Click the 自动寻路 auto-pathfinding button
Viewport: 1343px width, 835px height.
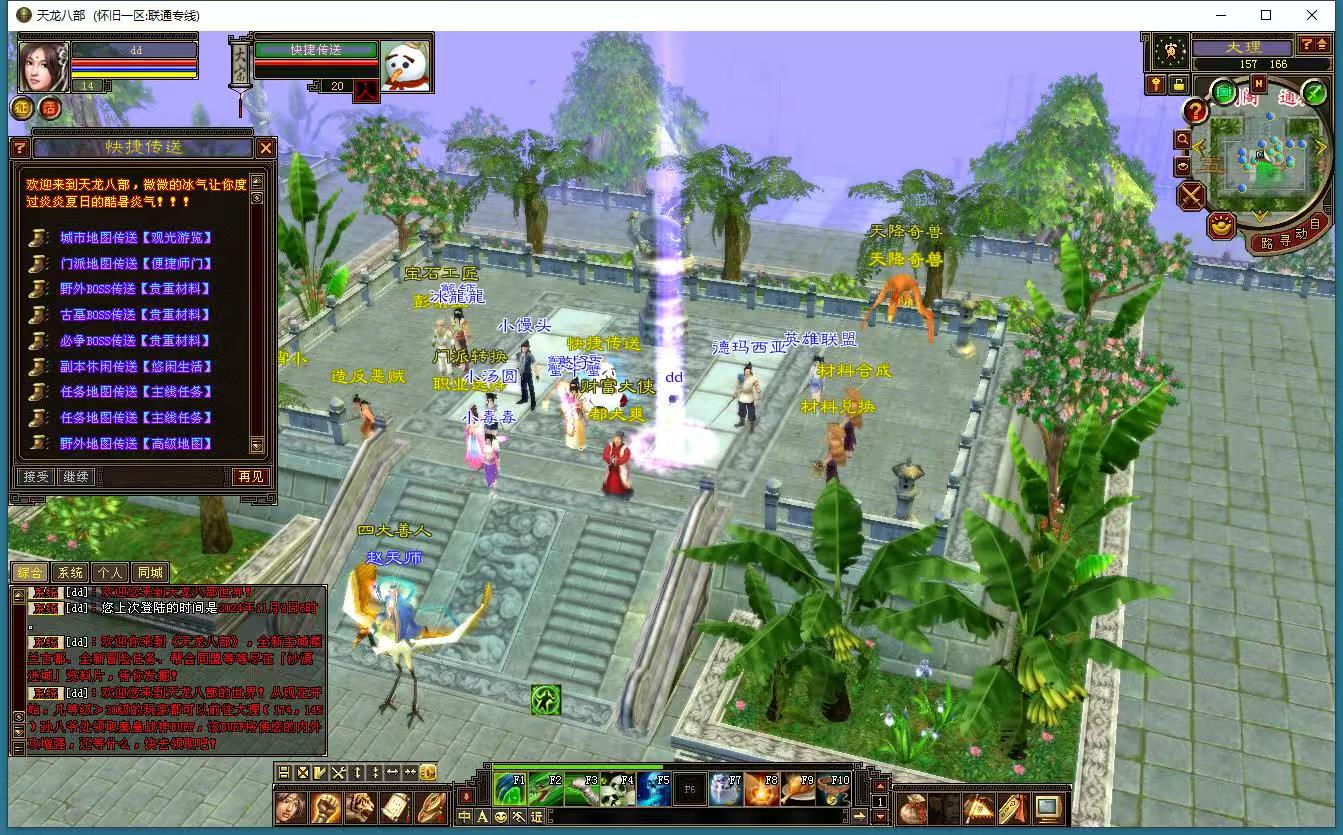tap(1287, 237)
